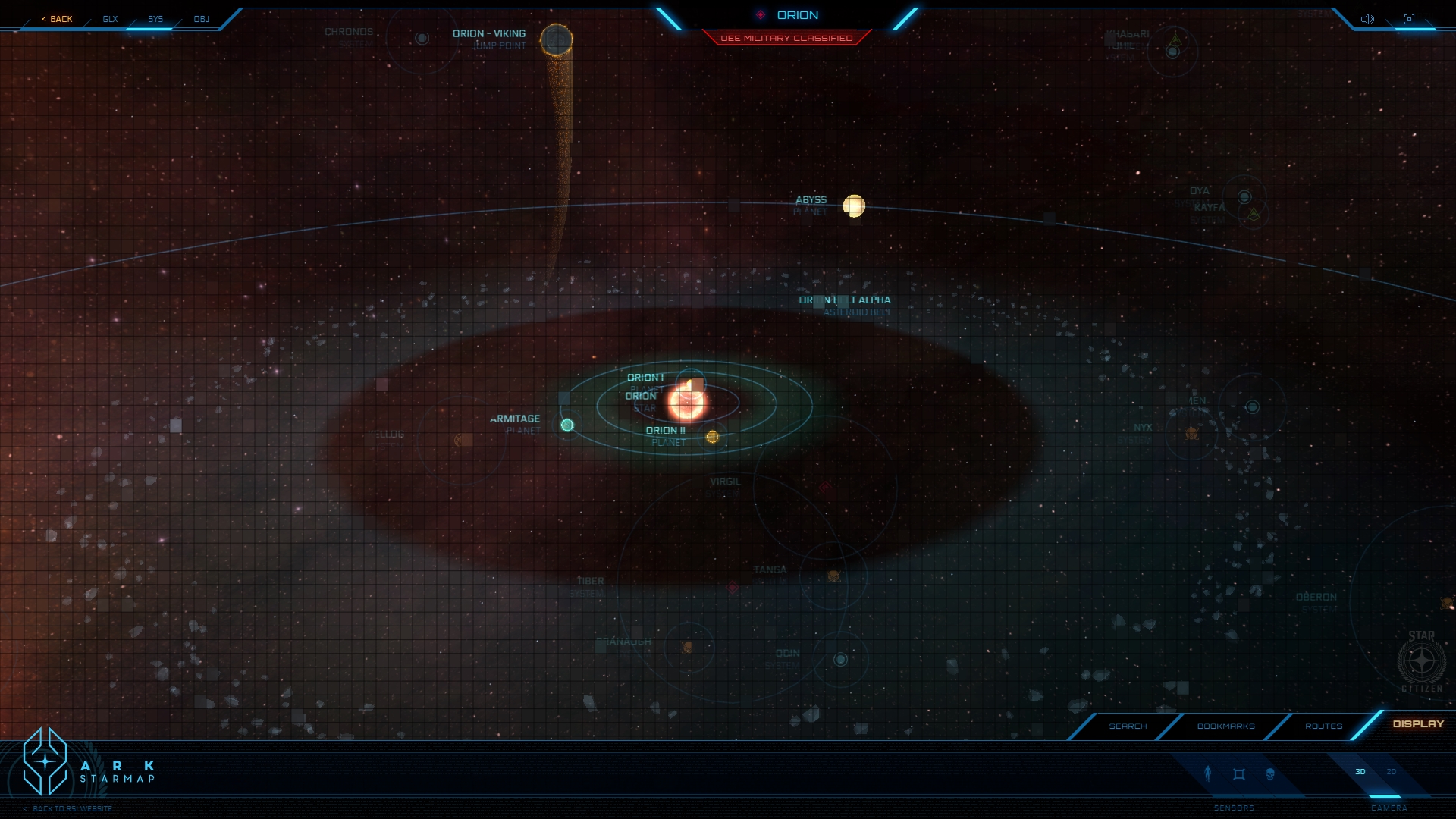Select the Abyss planet marker
The image size is (1456, 819).
(854, 206)
